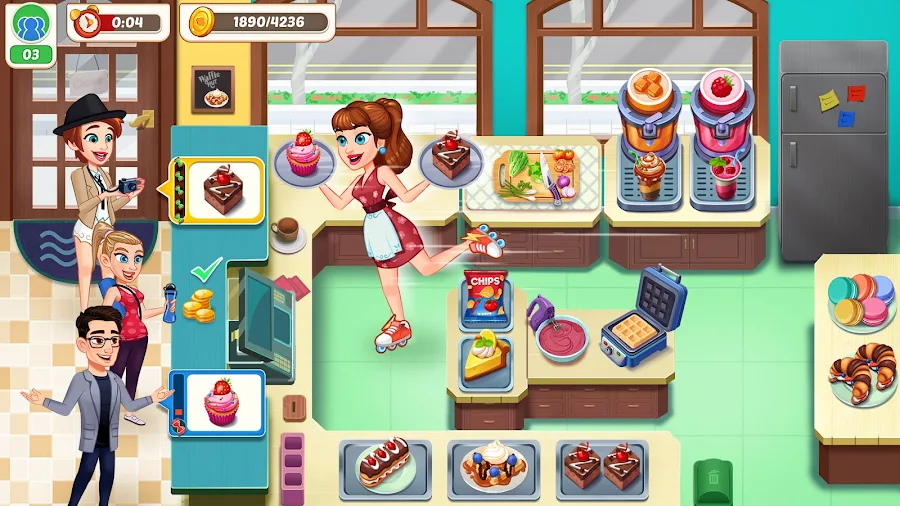Grab the chocolate cake slices tray
Screen dimensions: 900x506
[x=602, y=466]
